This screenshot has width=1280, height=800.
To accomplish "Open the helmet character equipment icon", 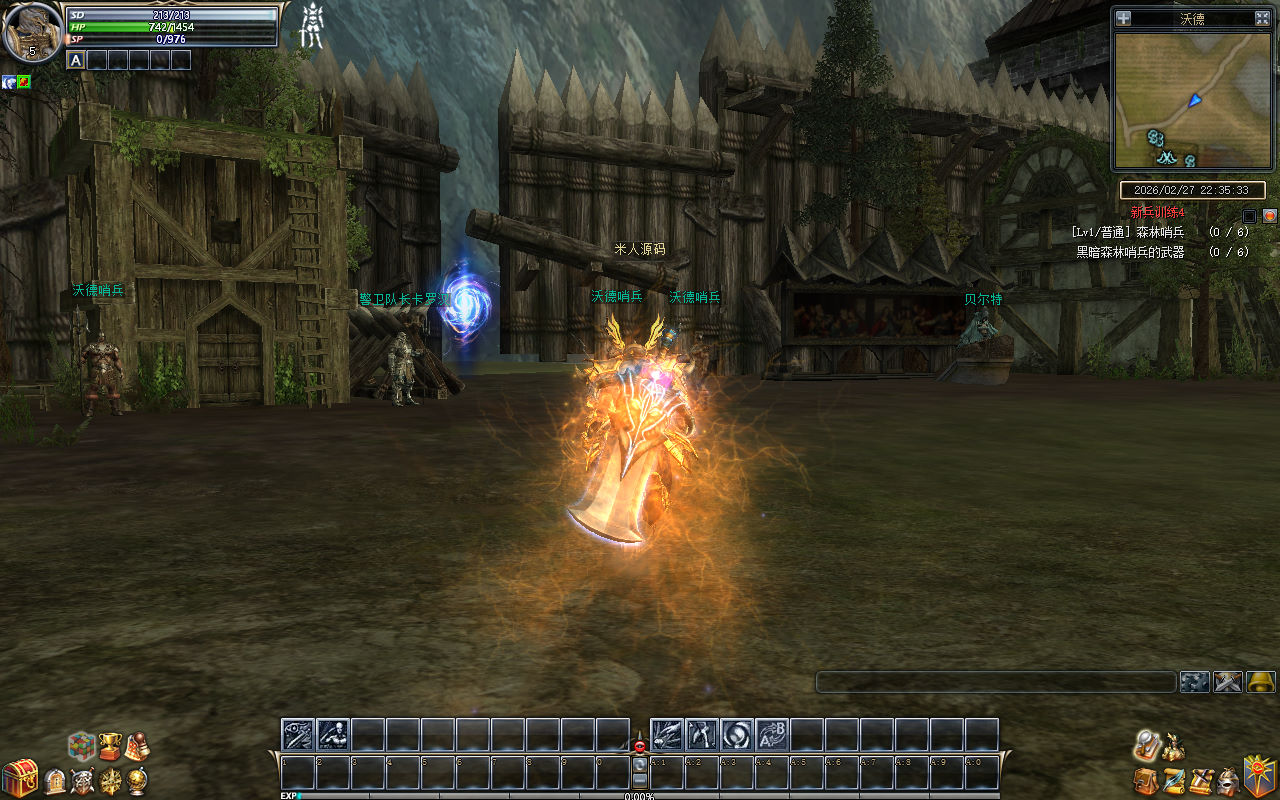I will pos(1228,780).
